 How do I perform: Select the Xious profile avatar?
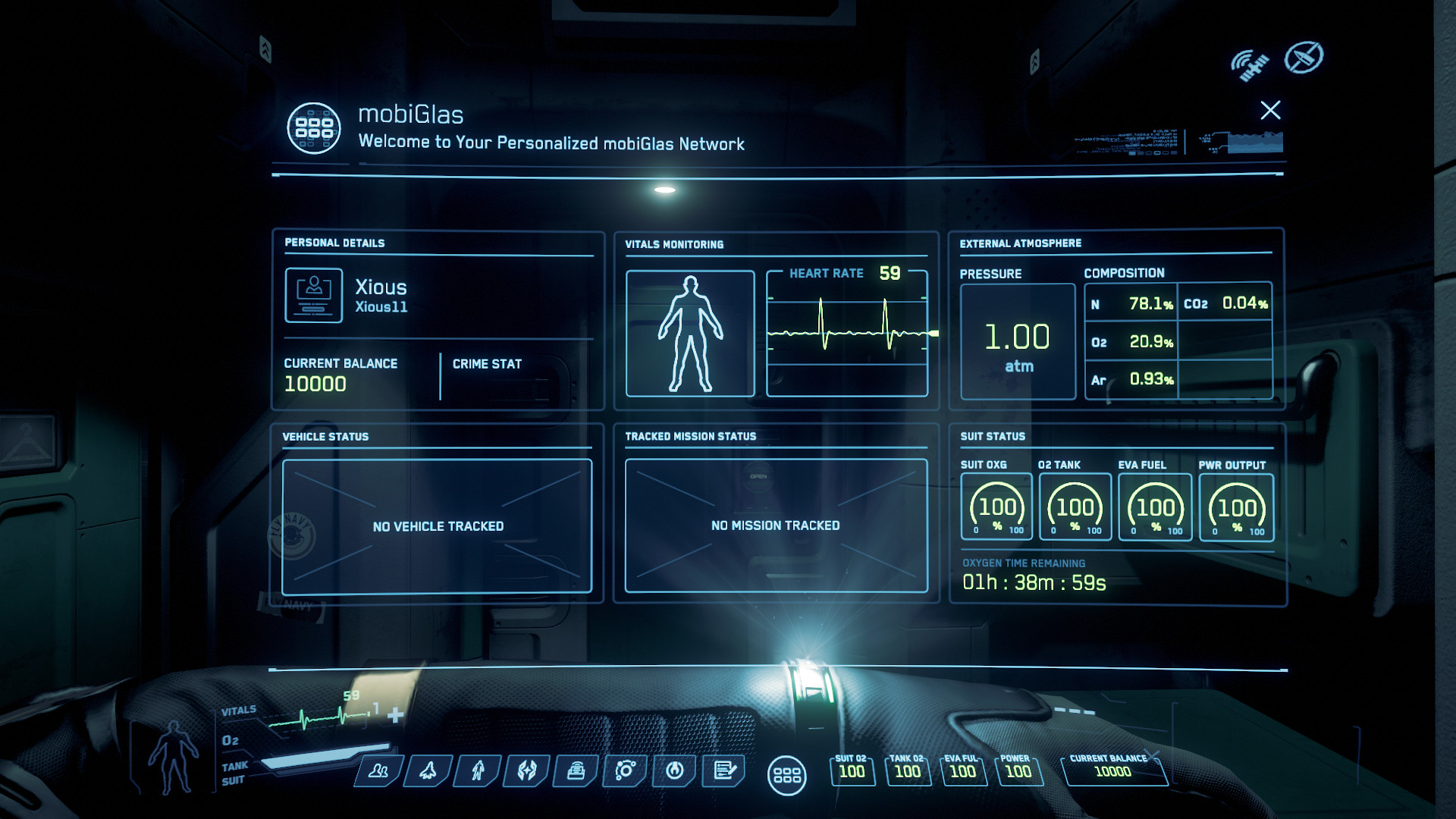coord(314,295)
